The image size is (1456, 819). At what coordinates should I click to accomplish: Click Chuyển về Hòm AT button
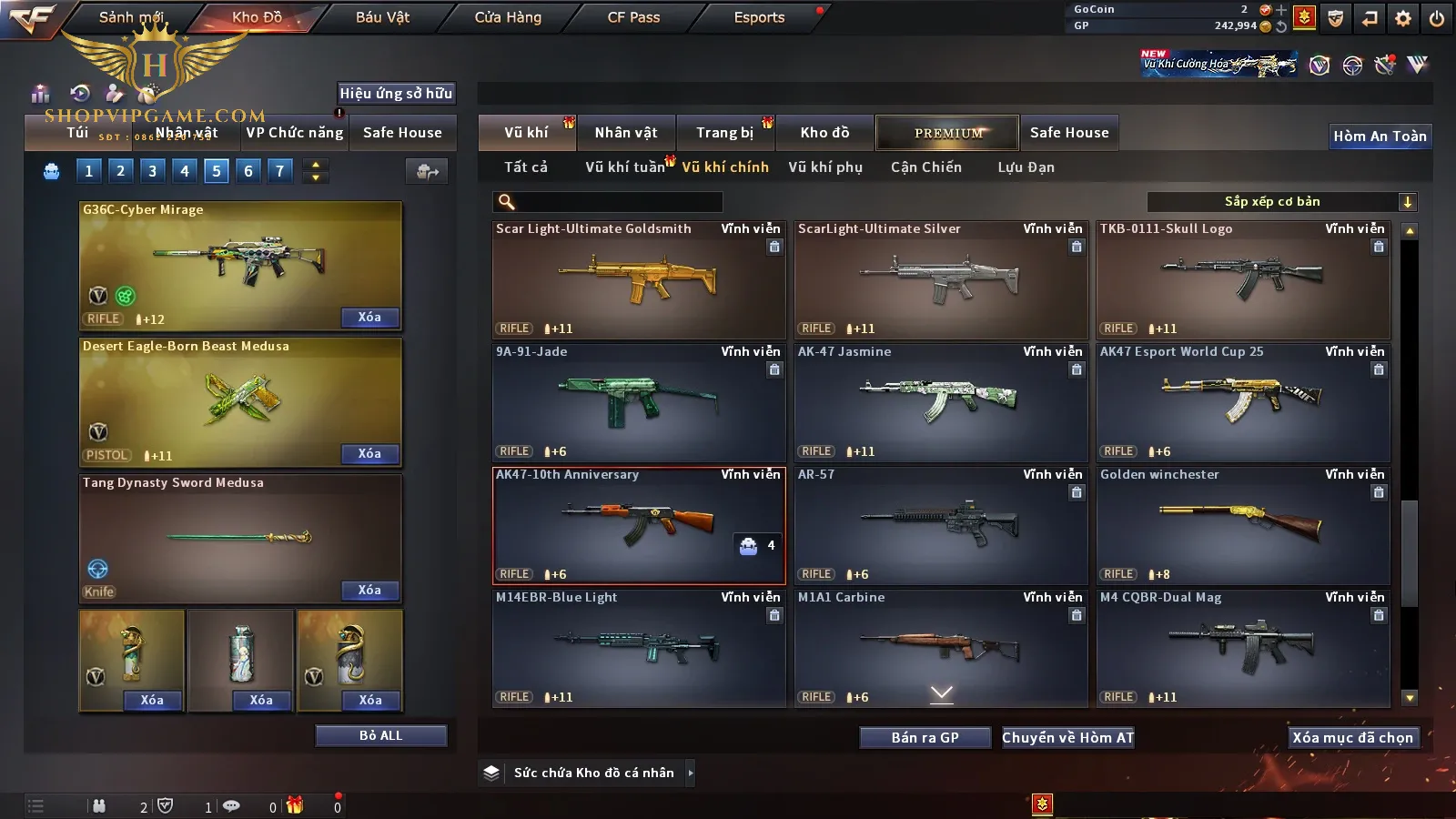[1068, 738]
